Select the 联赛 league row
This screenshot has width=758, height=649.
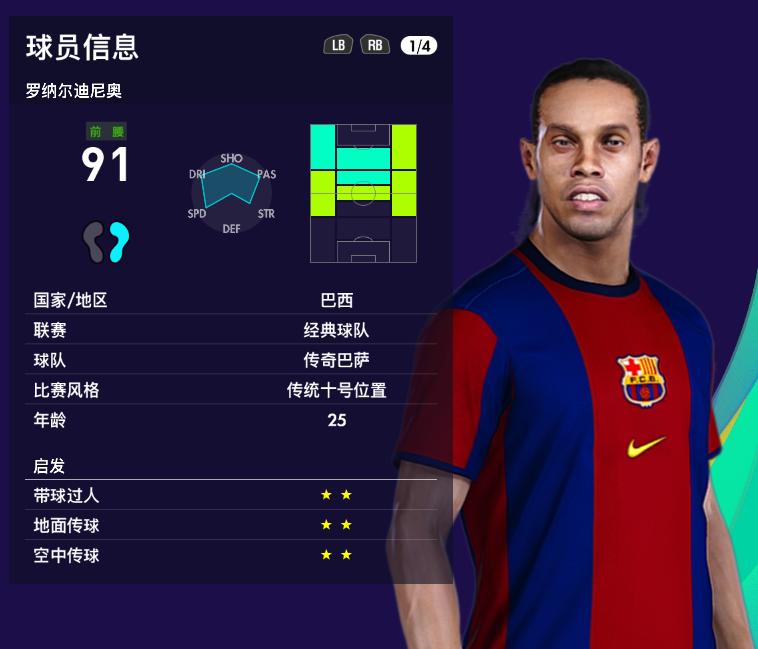(232, 330)
